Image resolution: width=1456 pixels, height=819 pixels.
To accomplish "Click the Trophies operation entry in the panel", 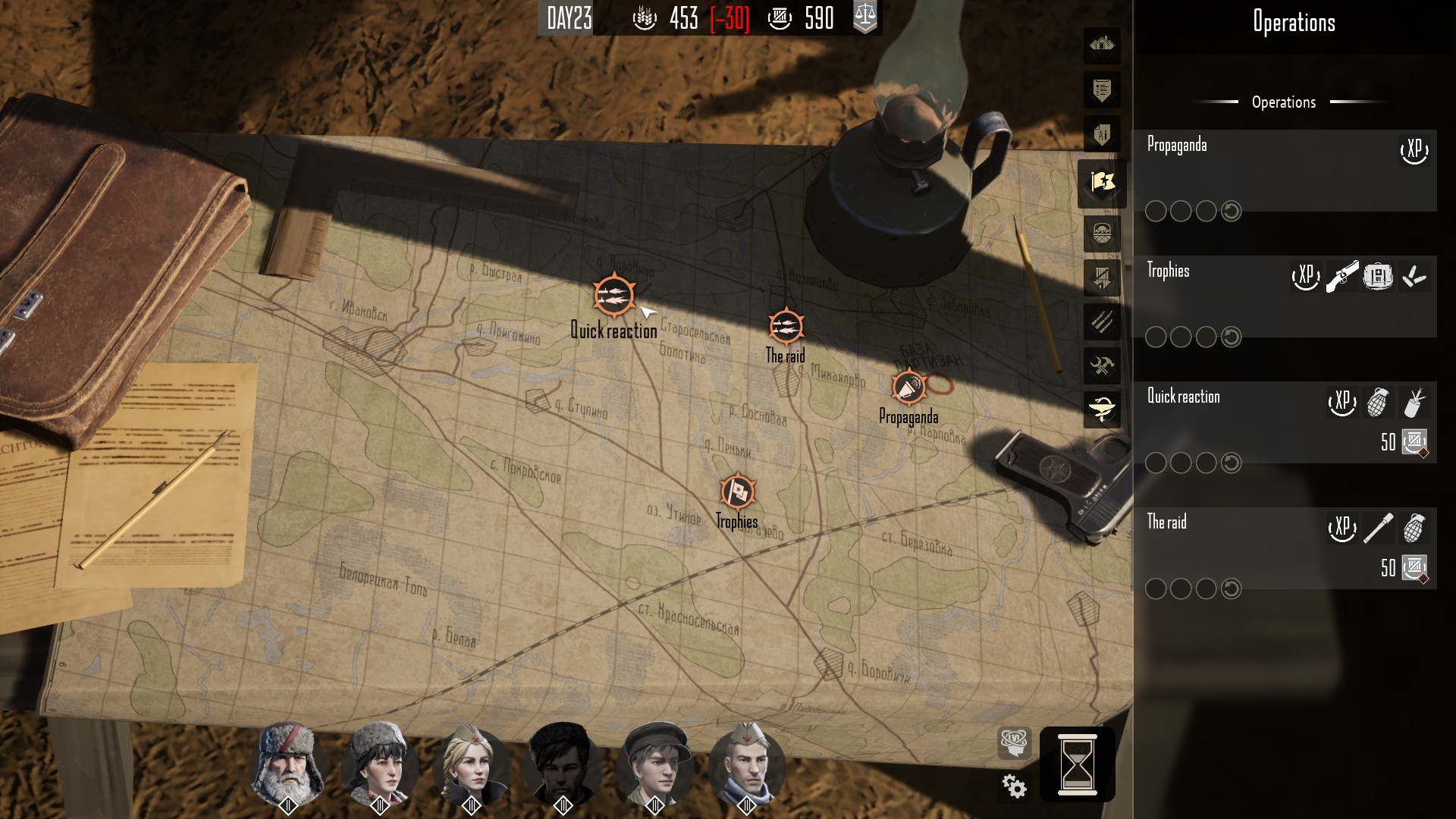I will click(x=1169, y=271).
